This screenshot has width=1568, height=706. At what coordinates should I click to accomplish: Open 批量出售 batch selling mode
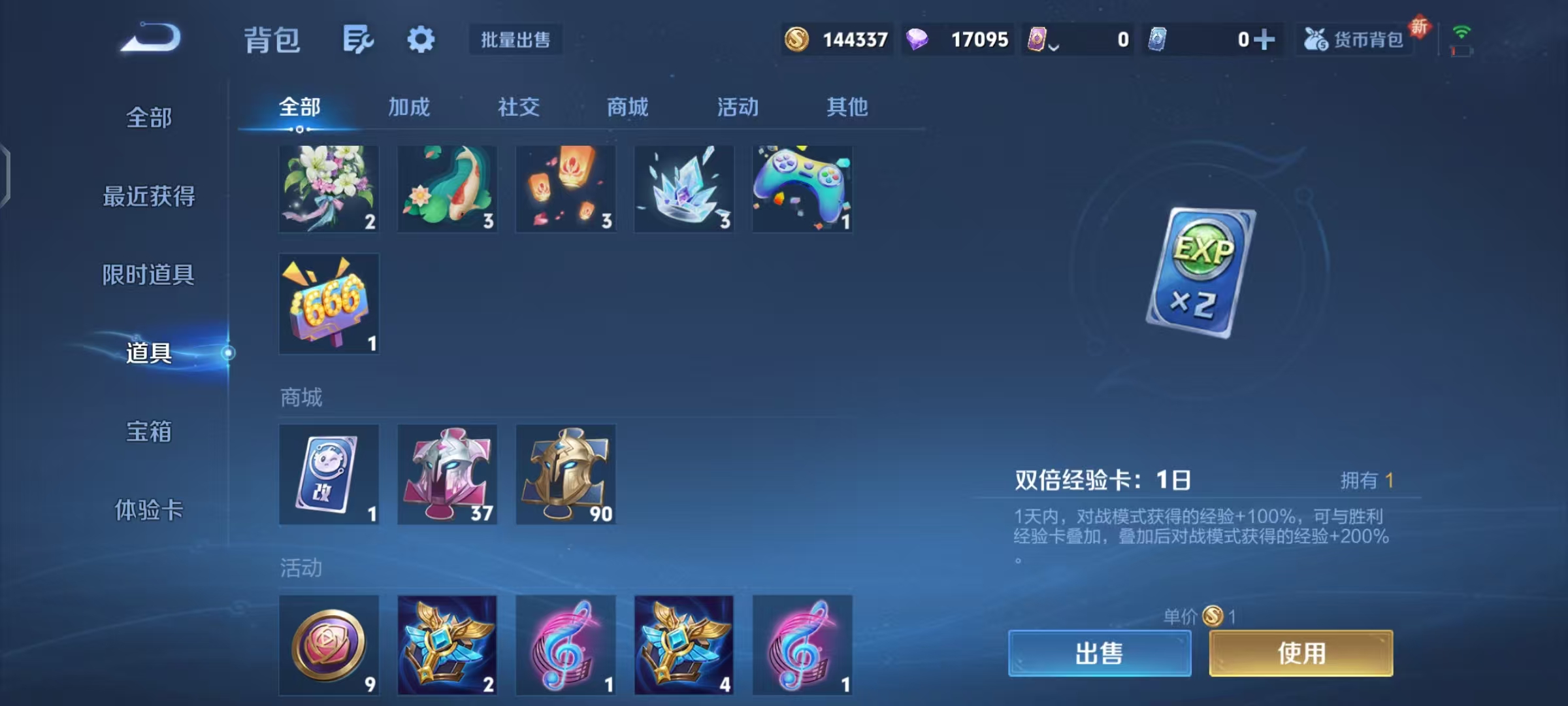tap(515, 40)
